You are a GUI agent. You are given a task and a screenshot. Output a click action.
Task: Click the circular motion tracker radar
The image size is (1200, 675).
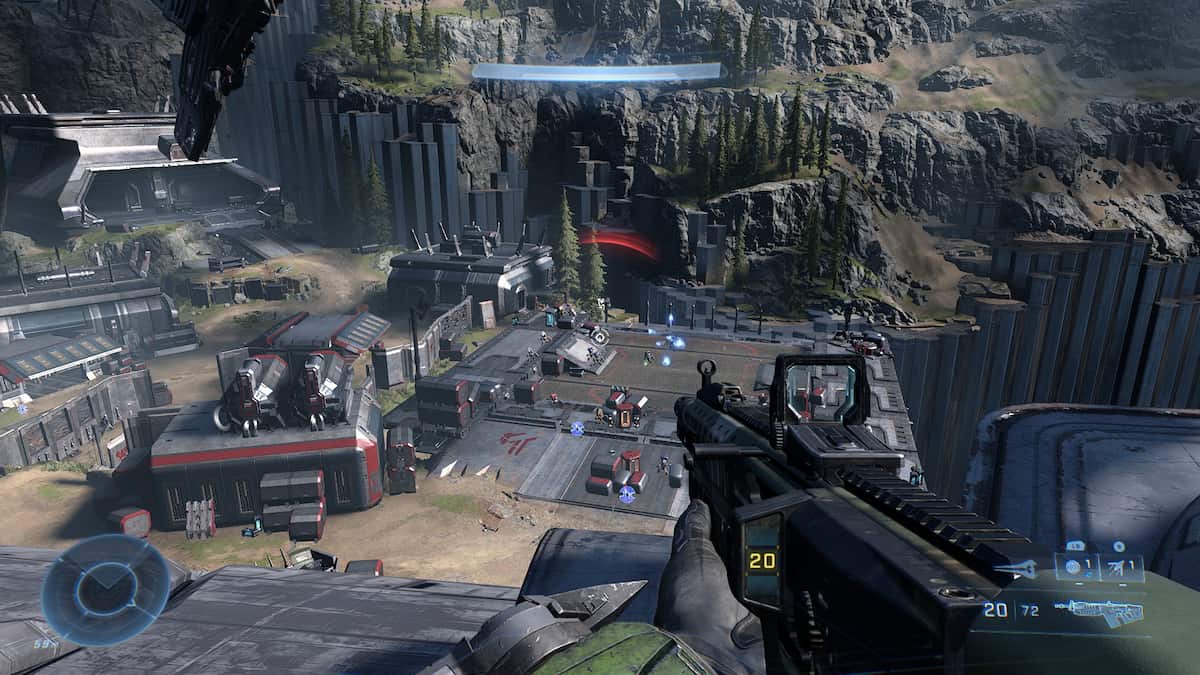point(105,590)
